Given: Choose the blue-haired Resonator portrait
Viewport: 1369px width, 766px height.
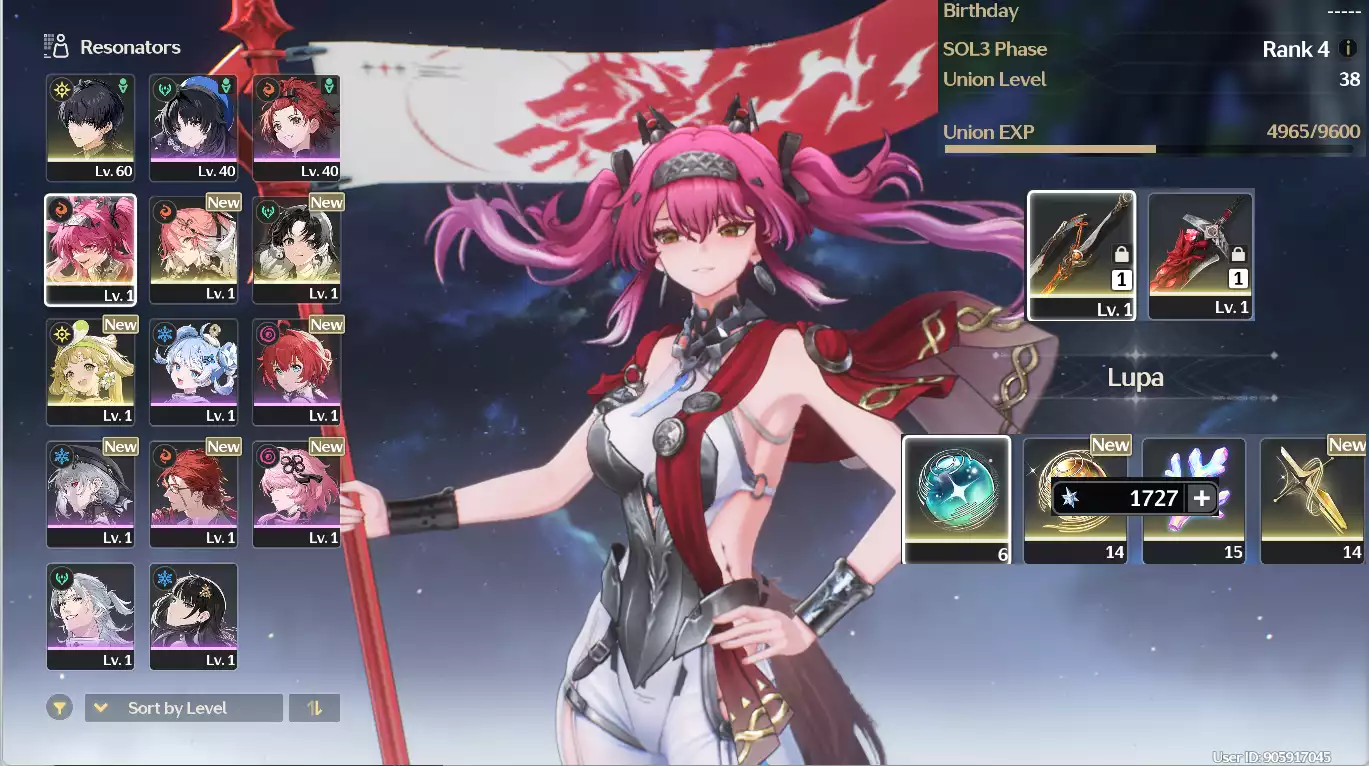Looking at the screenshot, I should (x=193, y=371).
